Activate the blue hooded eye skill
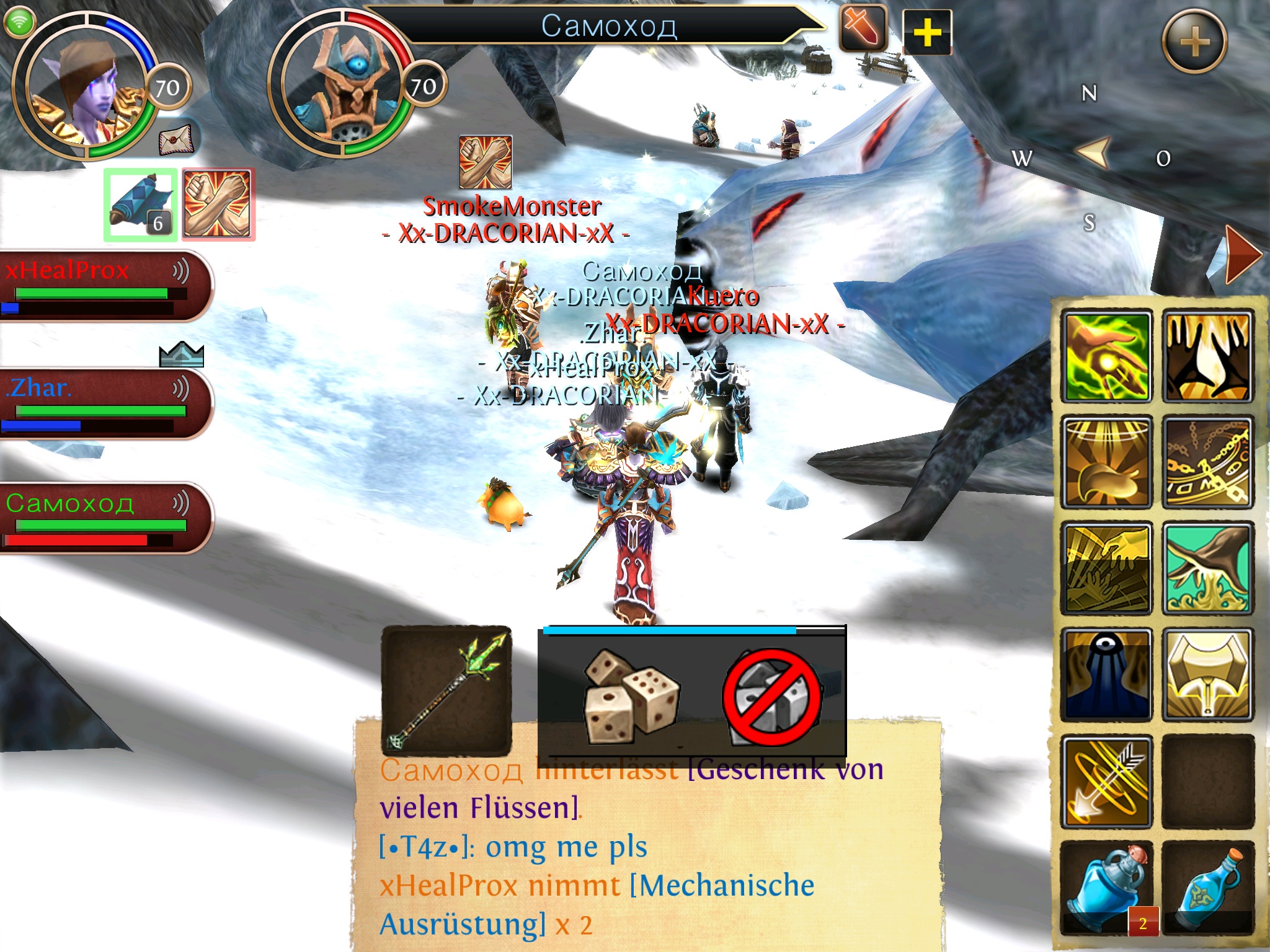The width and height of the screenshot is (1270, 952). pyautogui.click(x=1107, y=675)
